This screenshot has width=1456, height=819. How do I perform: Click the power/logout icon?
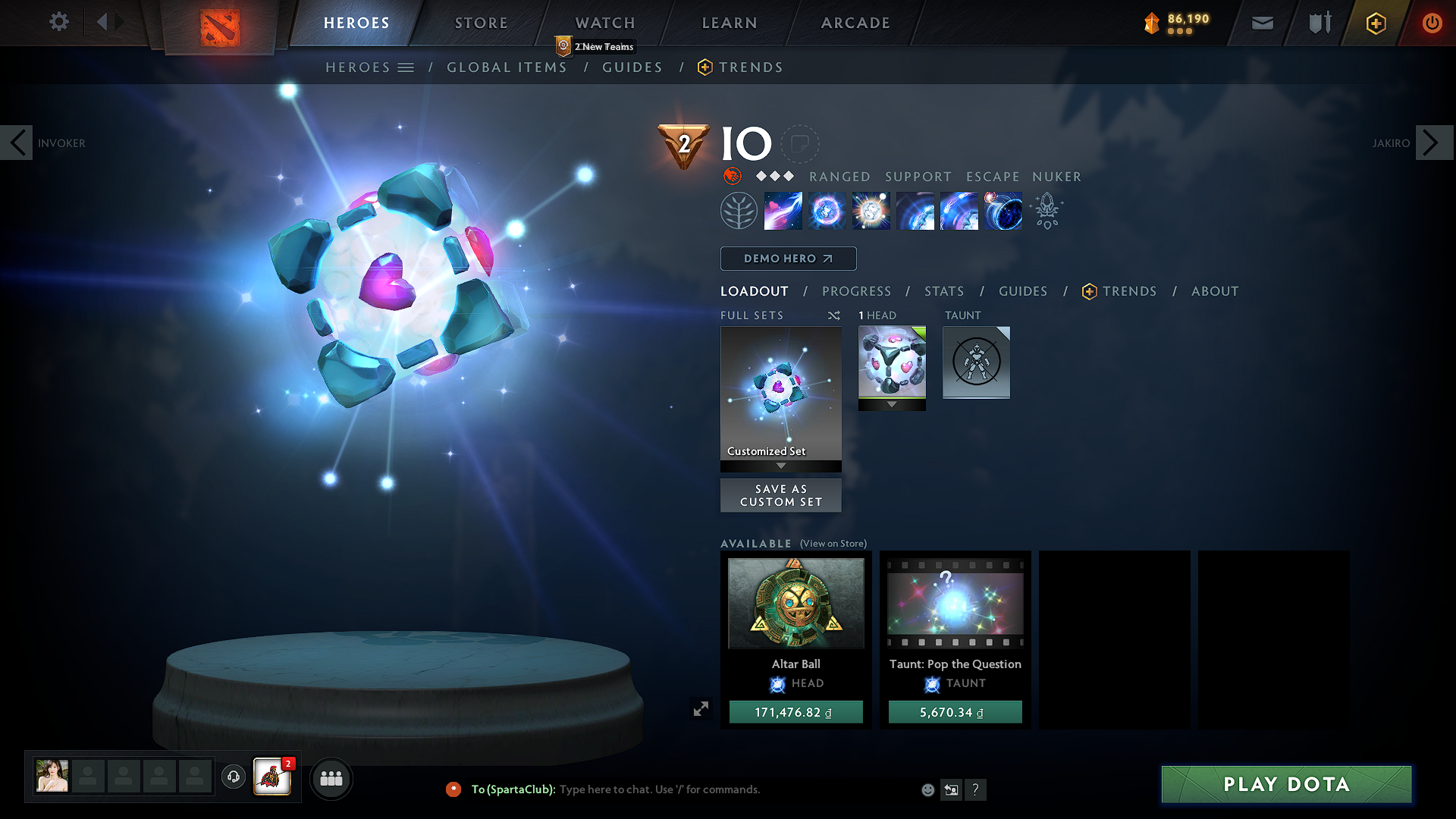tap(1432, 23)
